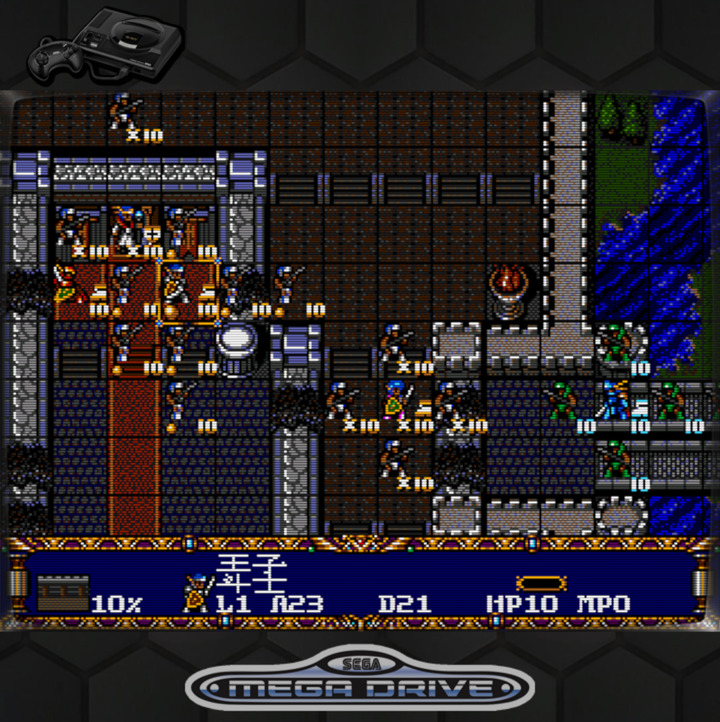The height and width of the screenshot is (722, 720).
Task: Select the unit inside the orange cursor
Action: coord(177,290)
